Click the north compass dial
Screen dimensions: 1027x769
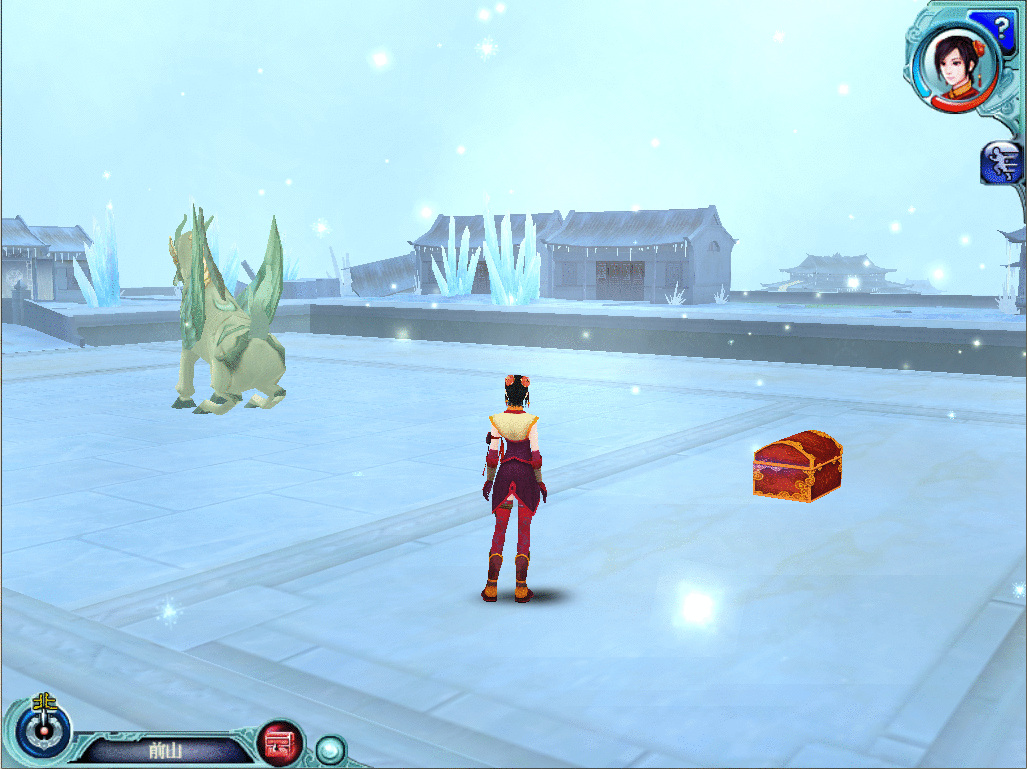pyautogui.click(x=45, y=731)
